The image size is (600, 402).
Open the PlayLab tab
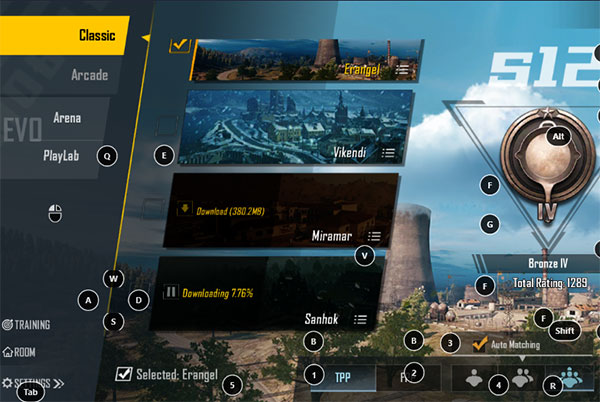(66, 156)
